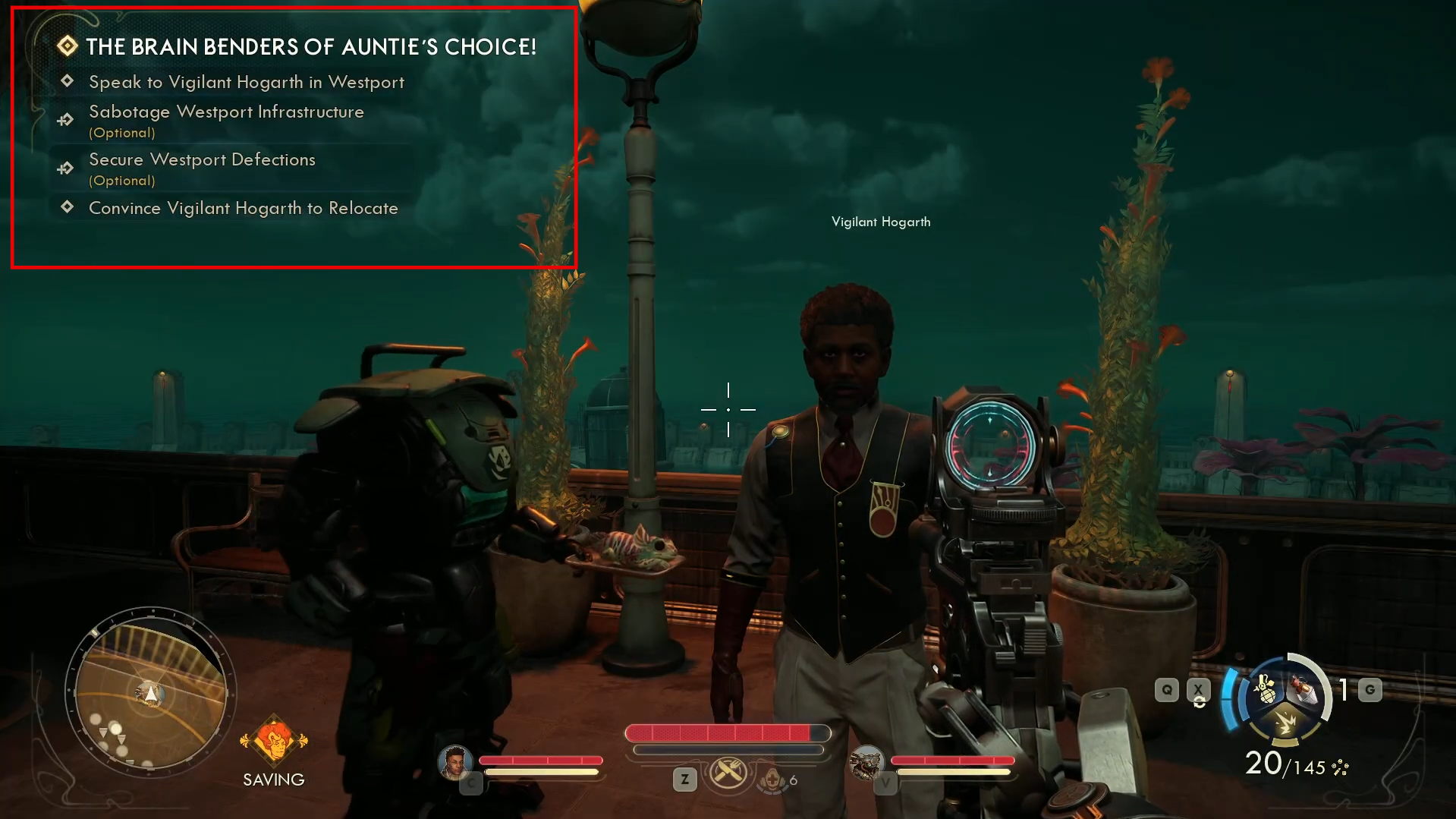Click the crossed tools icon below health bar
Screen dimensions: 1456x819
click(728, 773)
